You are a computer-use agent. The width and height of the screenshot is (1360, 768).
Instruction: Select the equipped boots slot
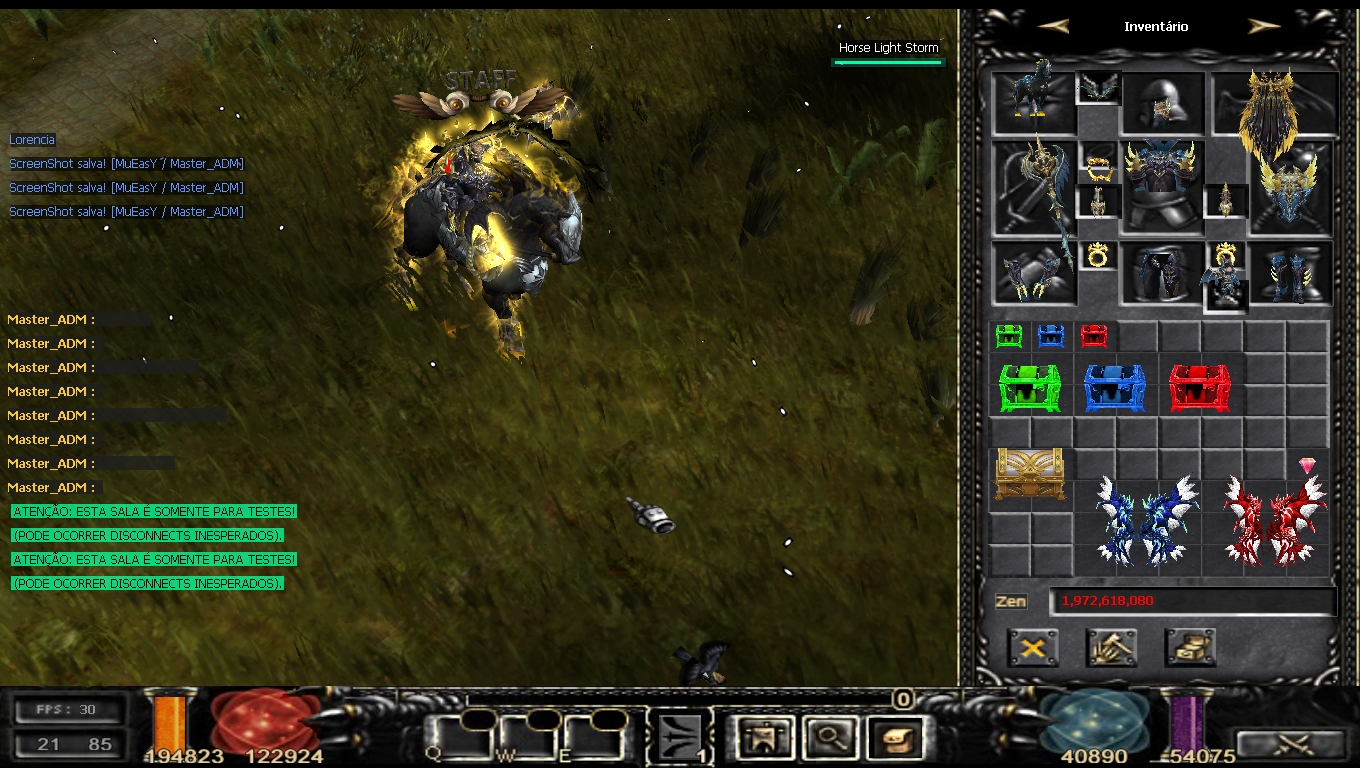click(x=1290, y=272)
